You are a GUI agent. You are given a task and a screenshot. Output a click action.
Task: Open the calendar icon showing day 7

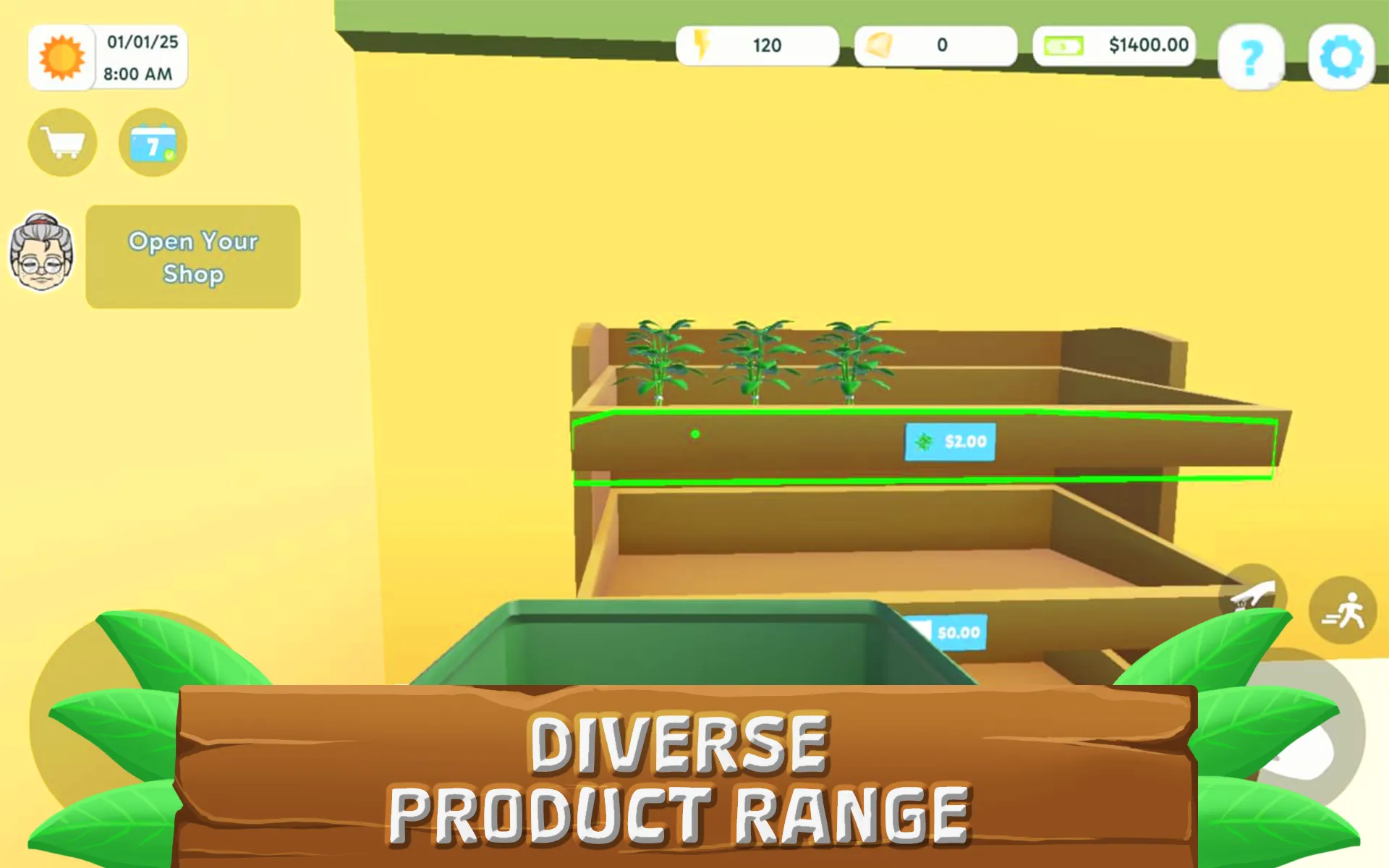pos(153,142)
